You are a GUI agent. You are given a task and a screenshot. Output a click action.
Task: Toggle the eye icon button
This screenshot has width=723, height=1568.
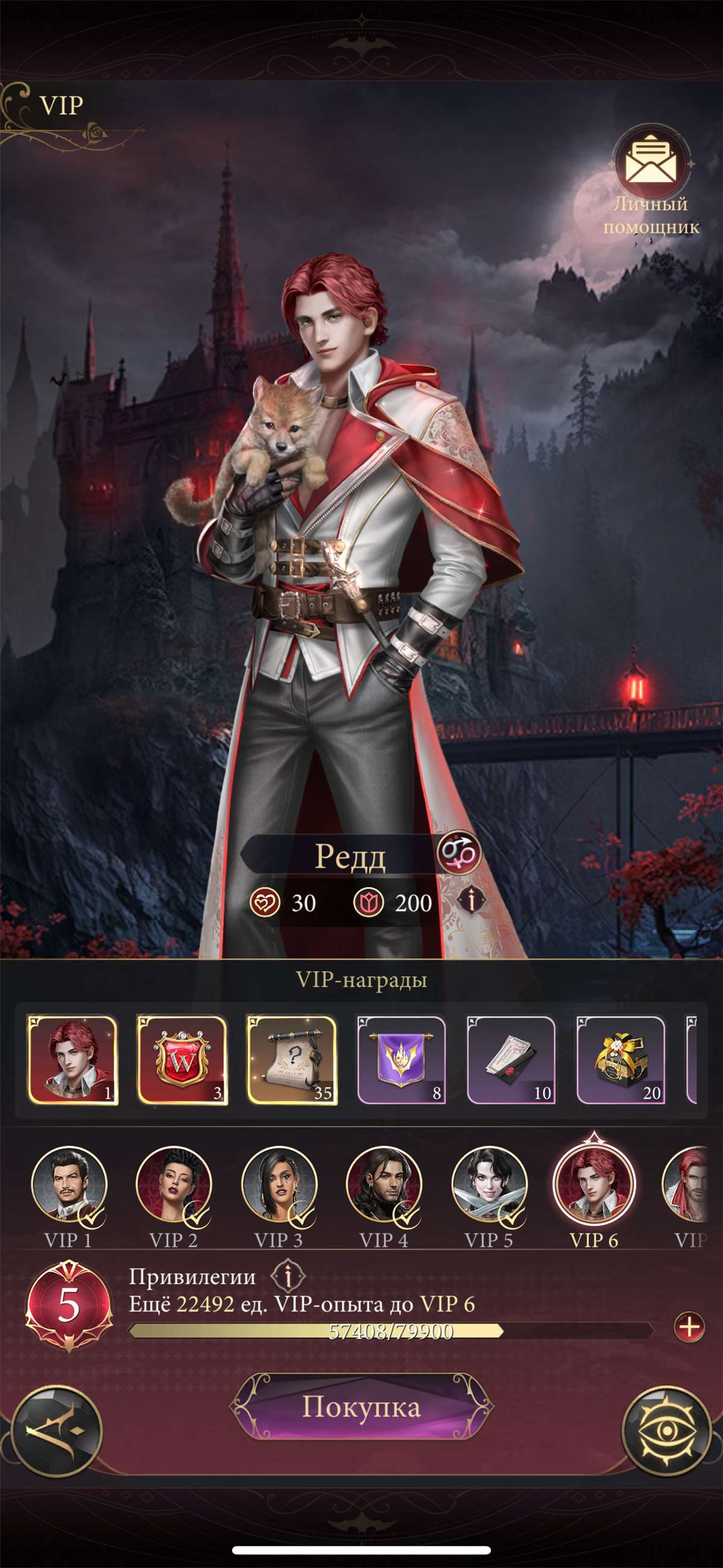666,1431
